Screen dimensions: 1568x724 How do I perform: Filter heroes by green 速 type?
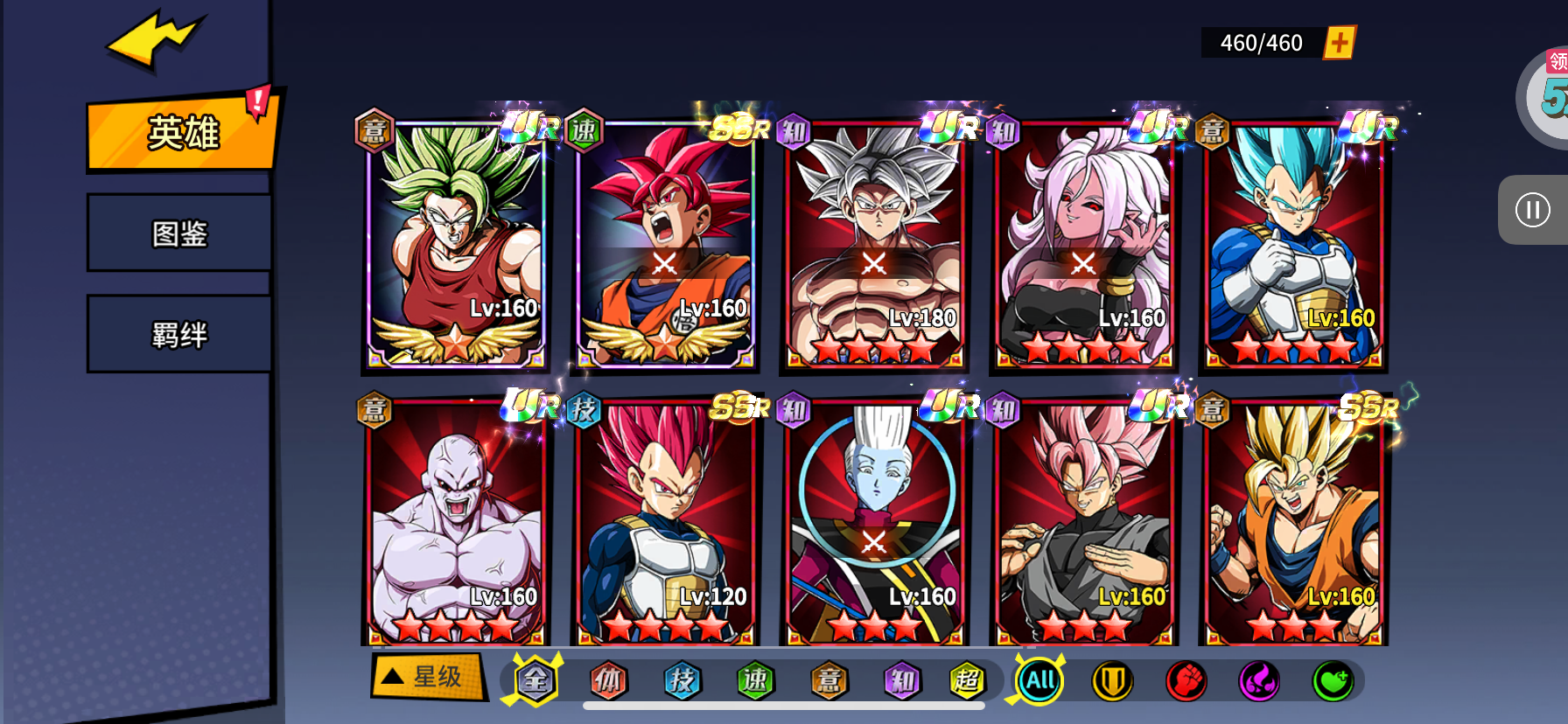tap(755, 680)
